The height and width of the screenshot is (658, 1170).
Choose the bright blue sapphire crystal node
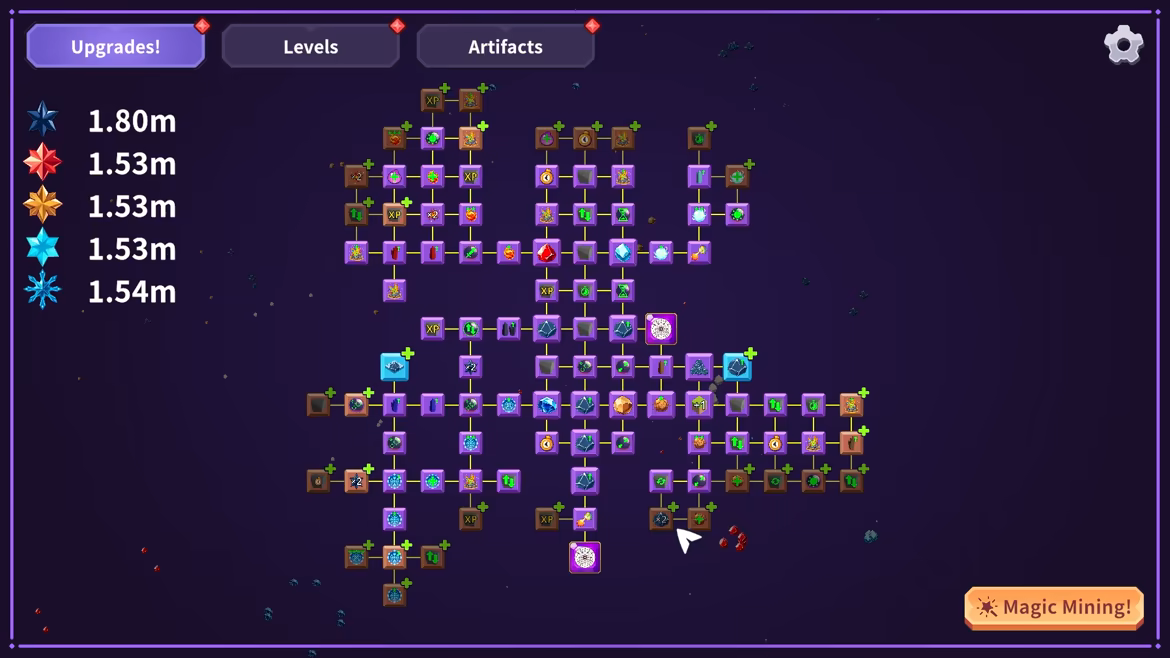pyautogui.click(x=547, y=405)
